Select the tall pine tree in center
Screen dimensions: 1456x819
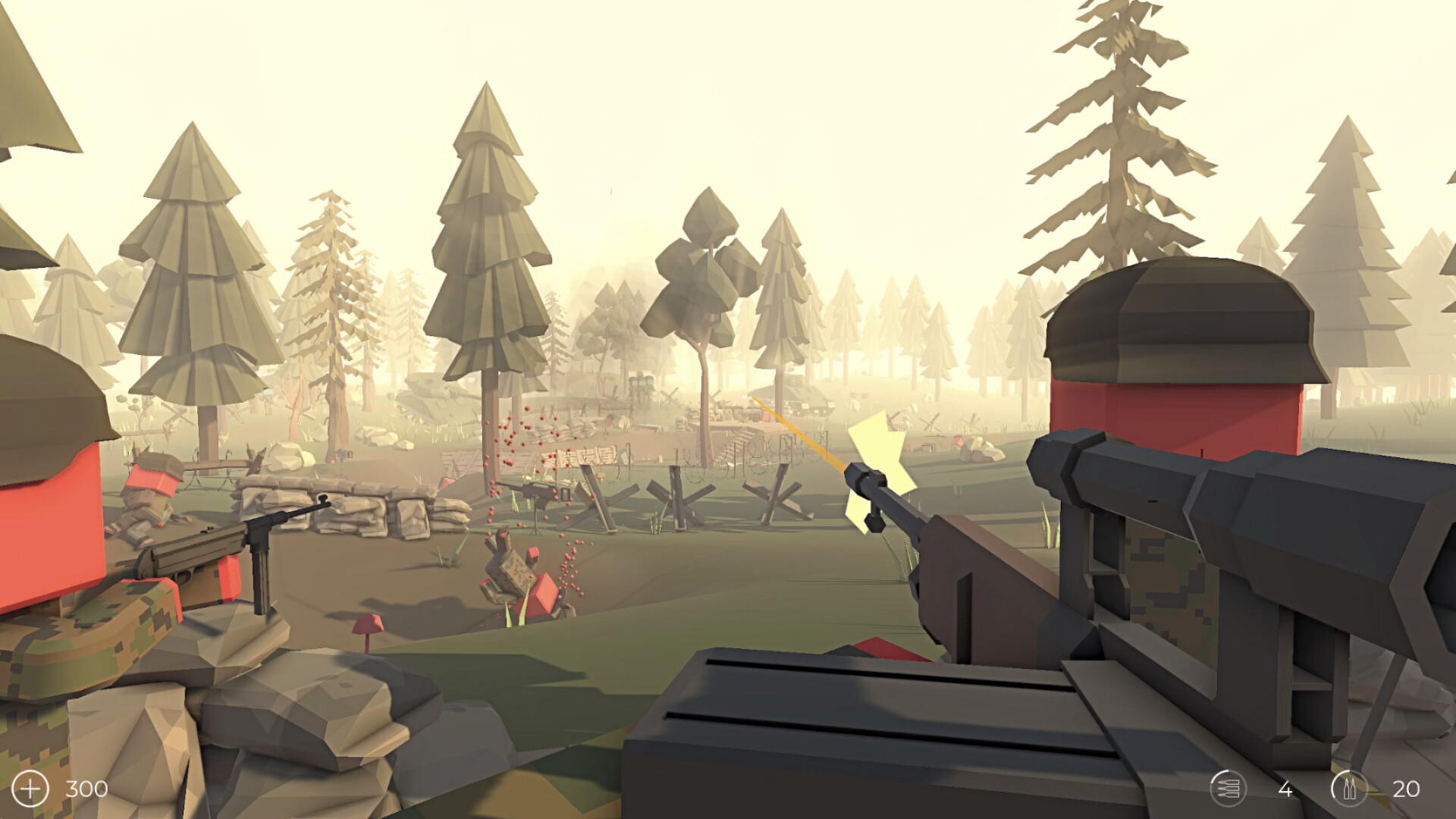point(485,250)
